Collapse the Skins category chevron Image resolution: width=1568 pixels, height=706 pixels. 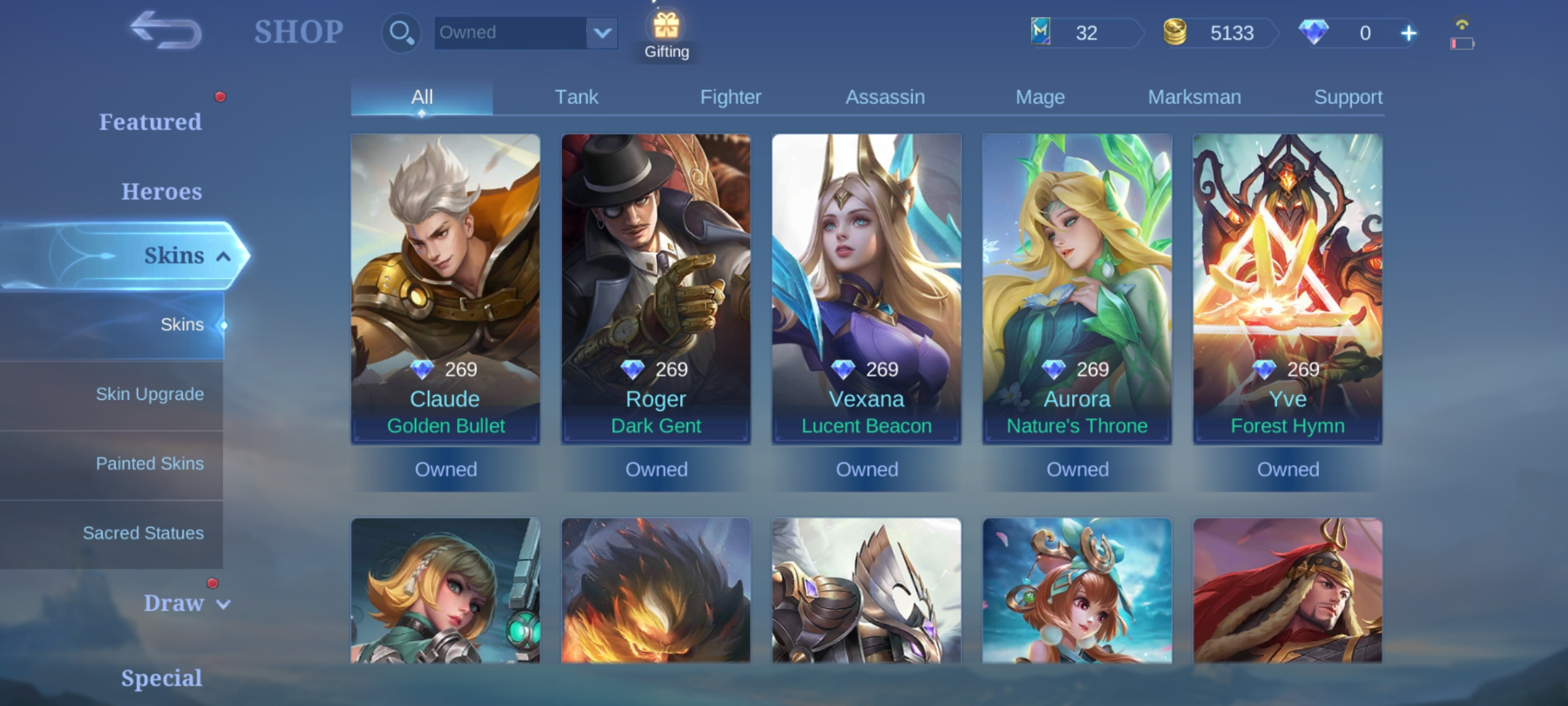[x=222, y=256]
